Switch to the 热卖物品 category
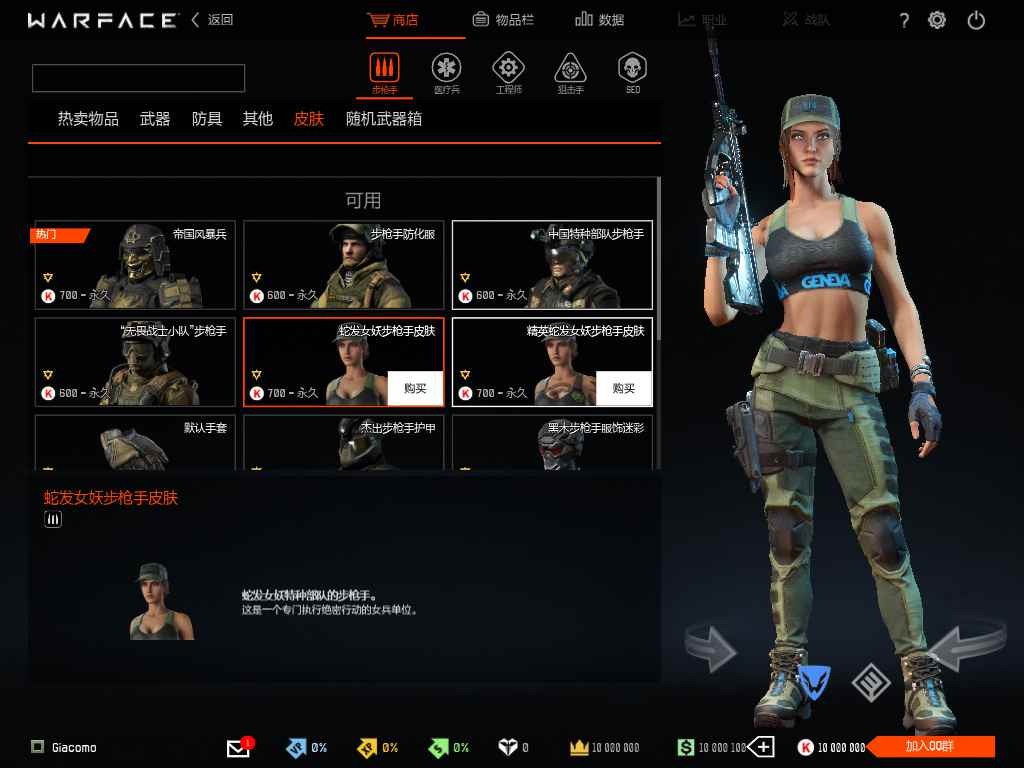This screenshot has height=768, width=1024. pyautogui.click(x=88, y=119)
